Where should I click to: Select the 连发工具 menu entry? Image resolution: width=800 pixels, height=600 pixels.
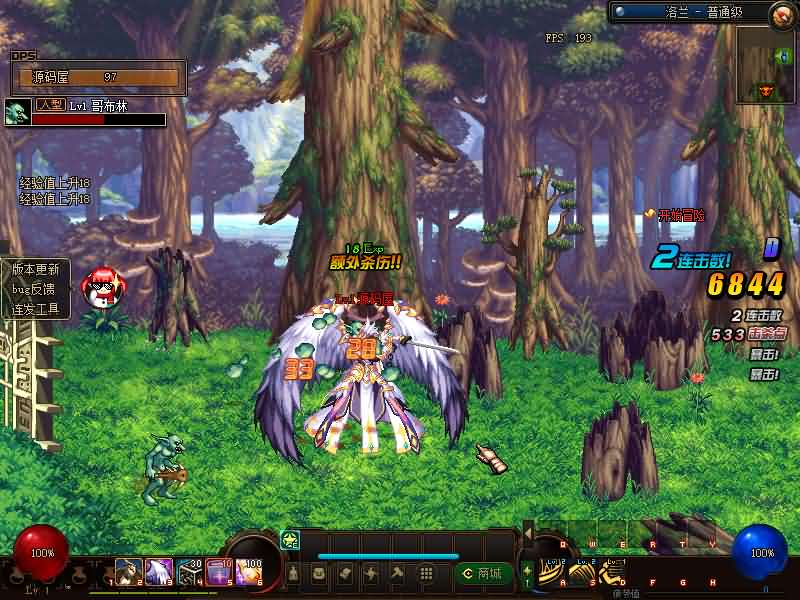[x=36, y=309]
